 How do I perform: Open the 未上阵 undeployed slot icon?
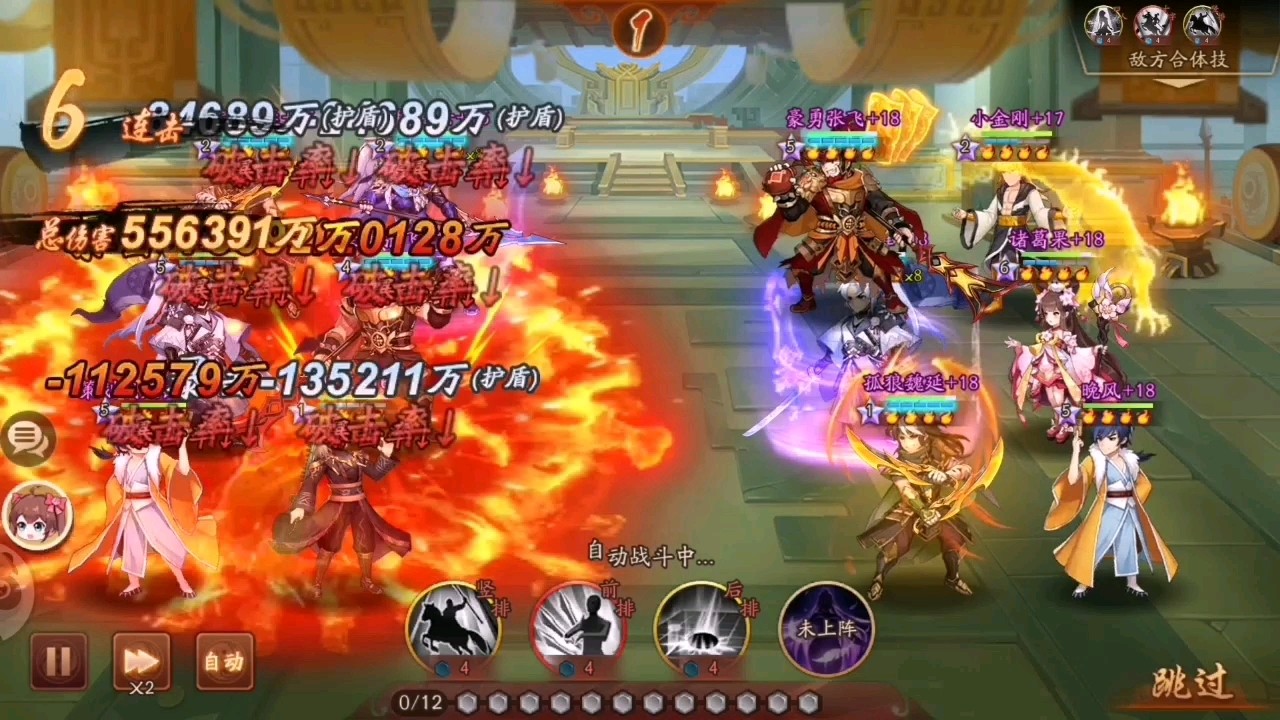[x=828, y=631]
